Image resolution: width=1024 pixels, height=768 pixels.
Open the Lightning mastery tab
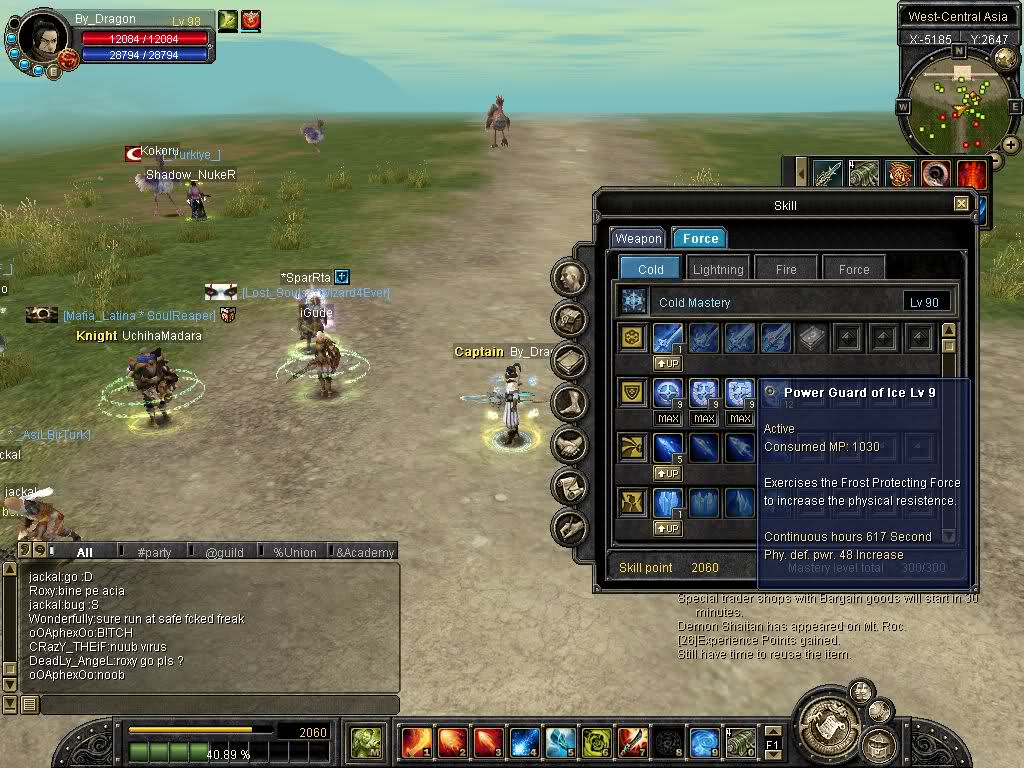[718, 269]
